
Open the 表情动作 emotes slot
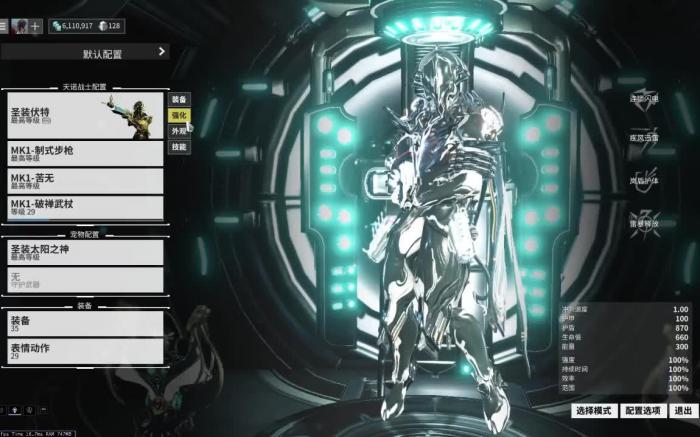84,350
